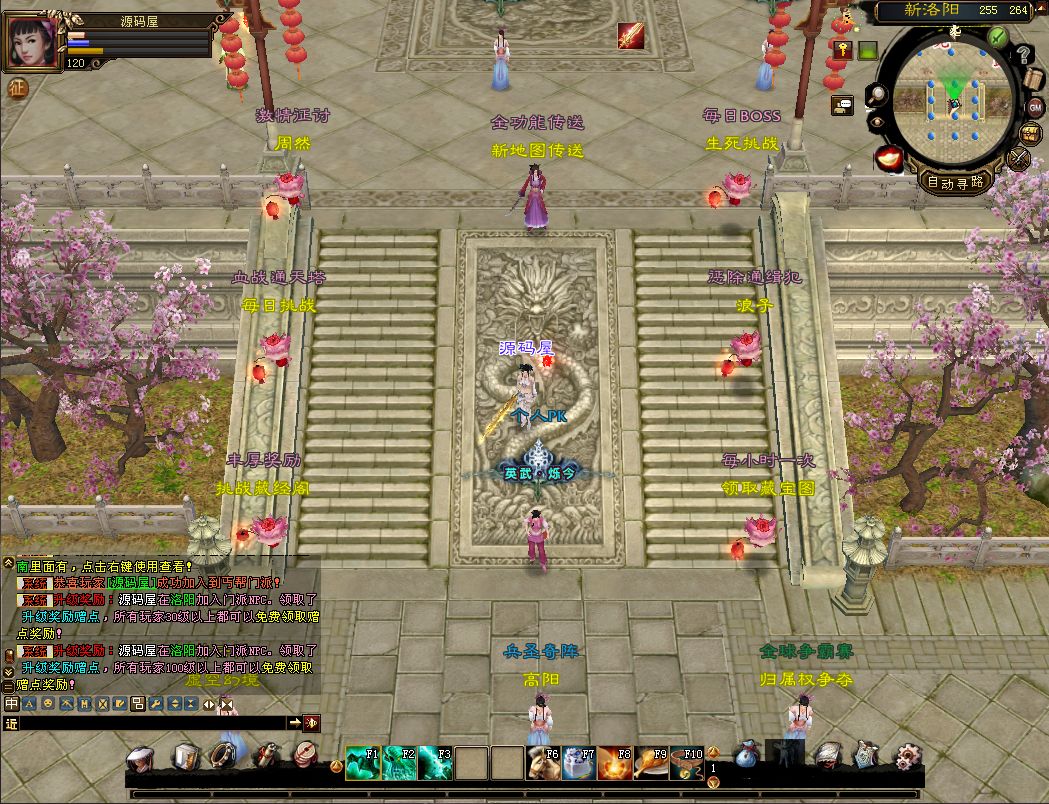
Task: Activate the F1 skill slot
Action: (x=363, y=763)
